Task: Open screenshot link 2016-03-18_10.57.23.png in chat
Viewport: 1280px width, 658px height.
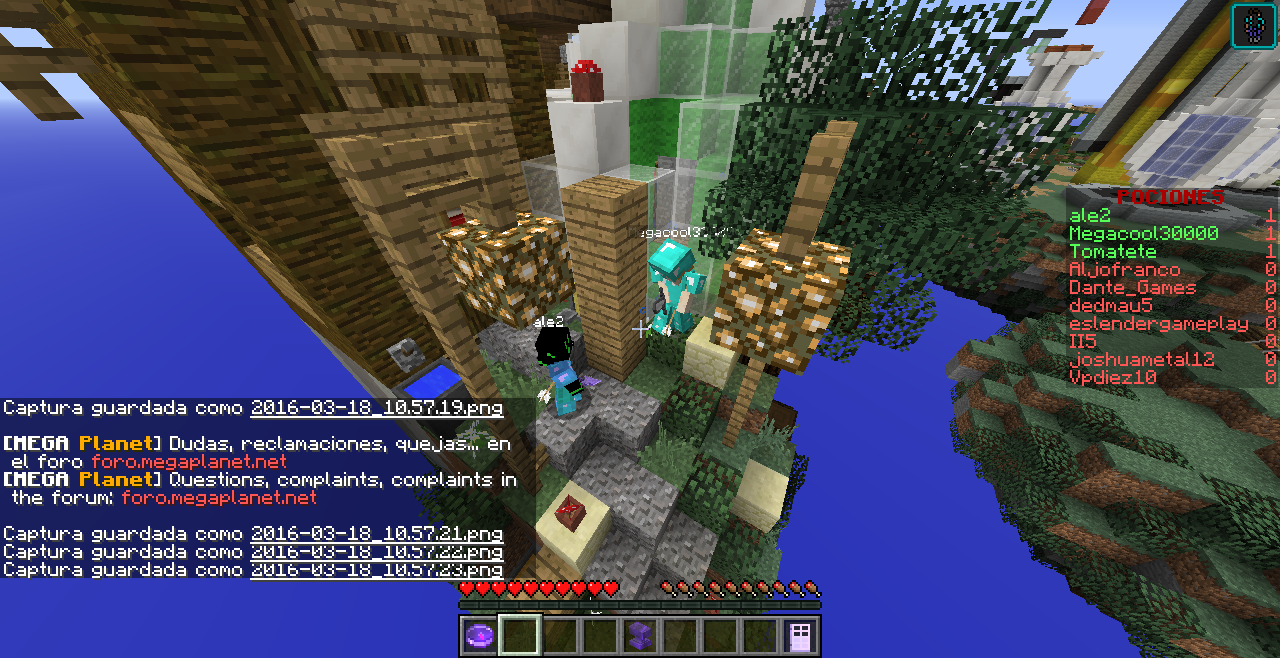Action: (376, 570)
